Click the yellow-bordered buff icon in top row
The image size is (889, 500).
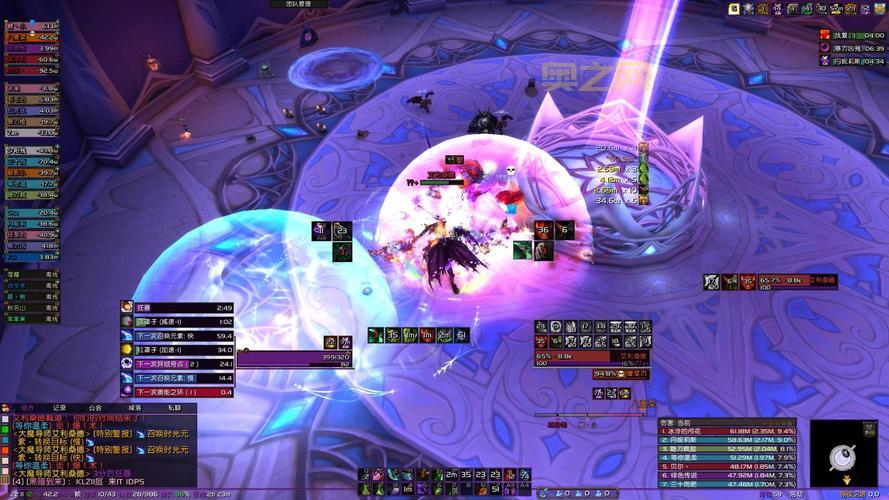(734, 9)
